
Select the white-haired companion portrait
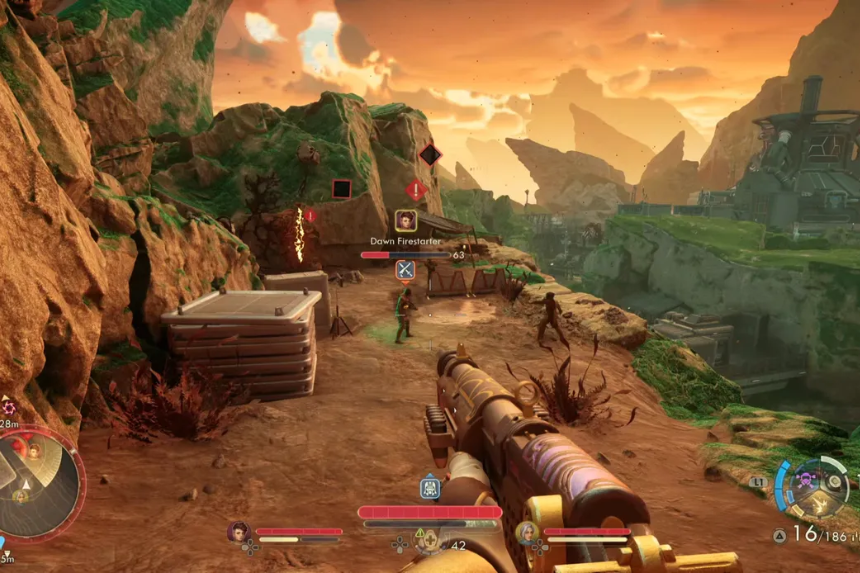[x=527, y=532]
